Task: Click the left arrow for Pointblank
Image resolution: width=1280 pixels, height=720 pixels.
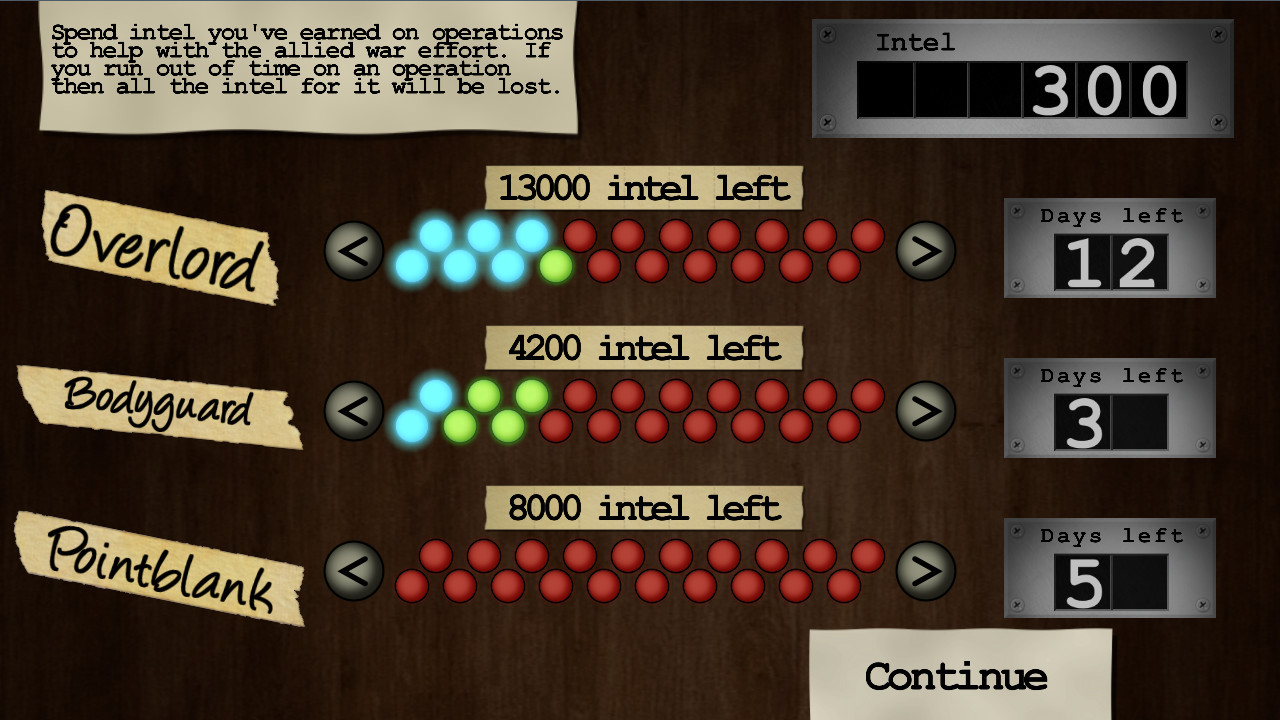Action: pyautogui.click(x=353, y=571)
